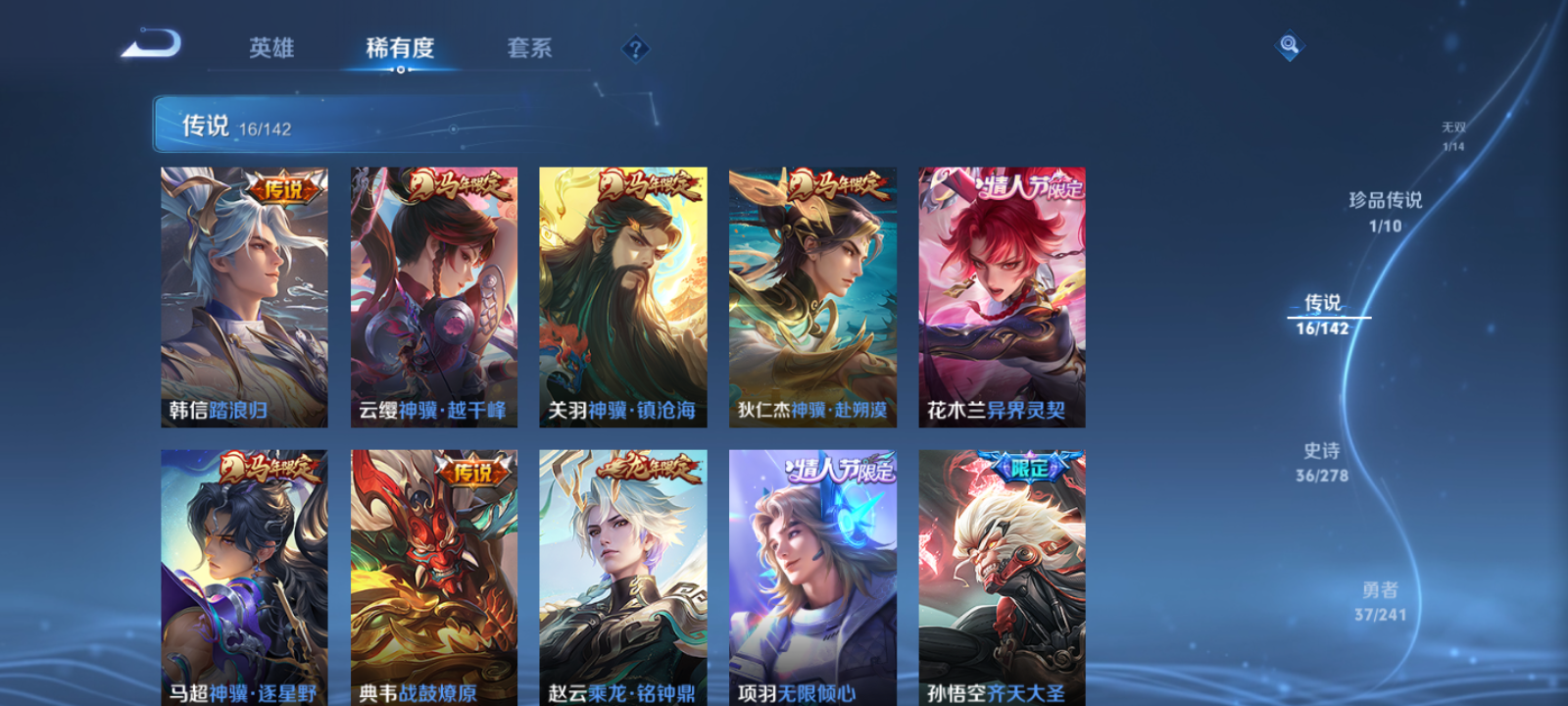Click the 关羽 神骥·镇沧海 skin thumbnail
The height and width of the screenshot is (706, 1568).
pyautogui.click(x=623, y=294)
